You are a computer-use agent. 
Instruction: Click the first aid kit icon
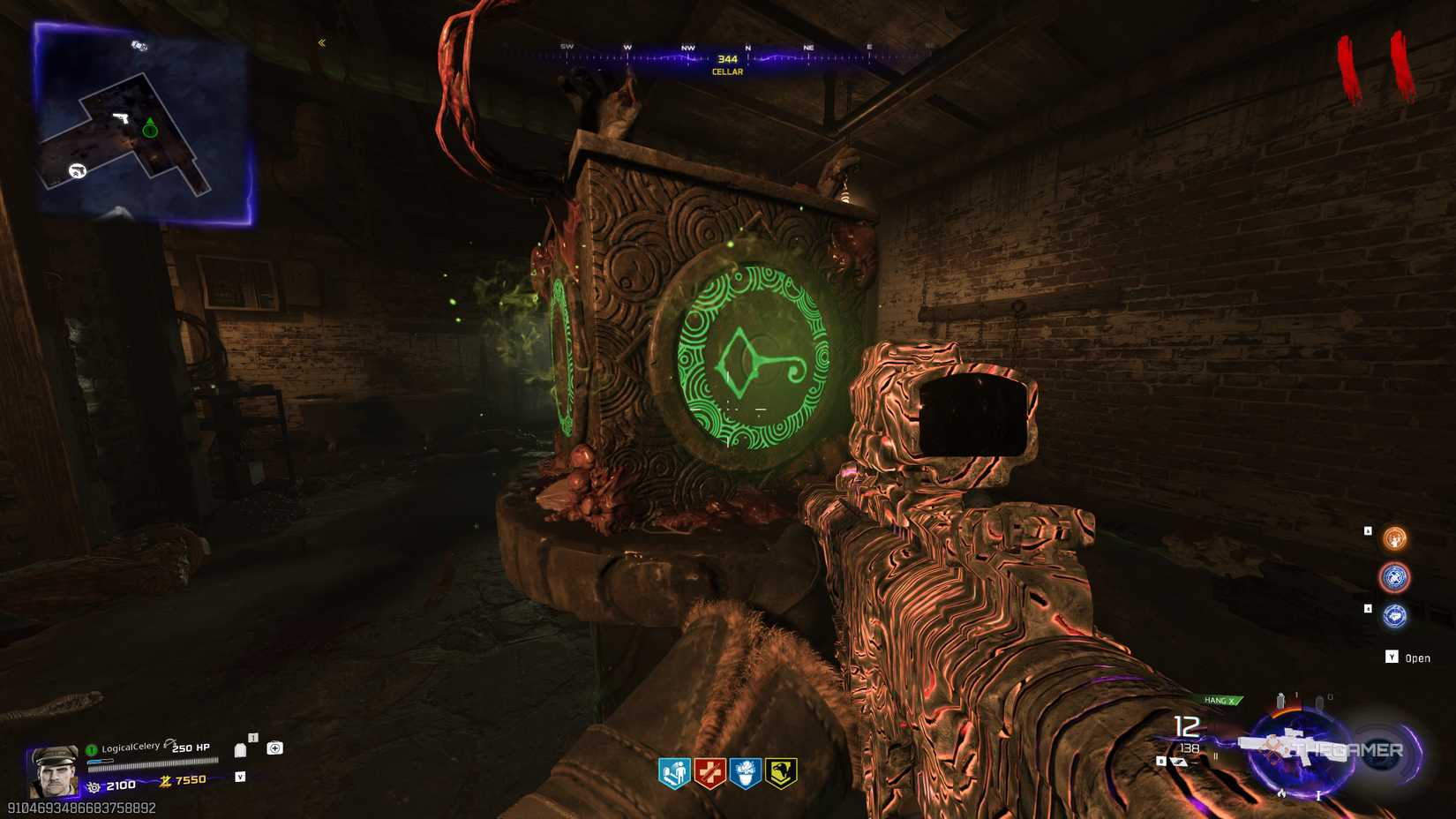pos(274,748)
